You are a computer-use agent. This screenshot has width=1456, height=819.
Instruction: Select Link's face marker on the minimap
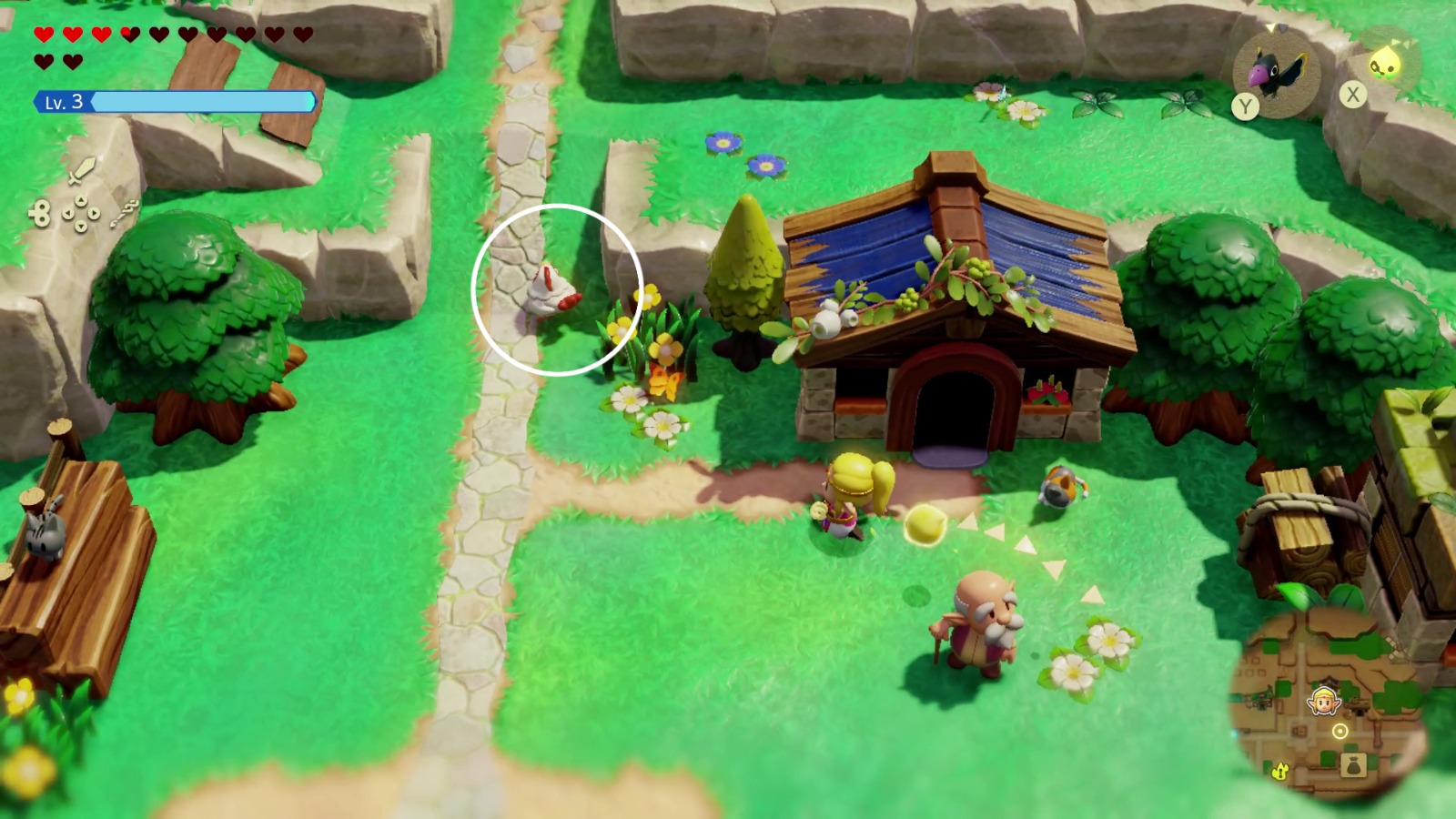click(x=1325, y=701)
